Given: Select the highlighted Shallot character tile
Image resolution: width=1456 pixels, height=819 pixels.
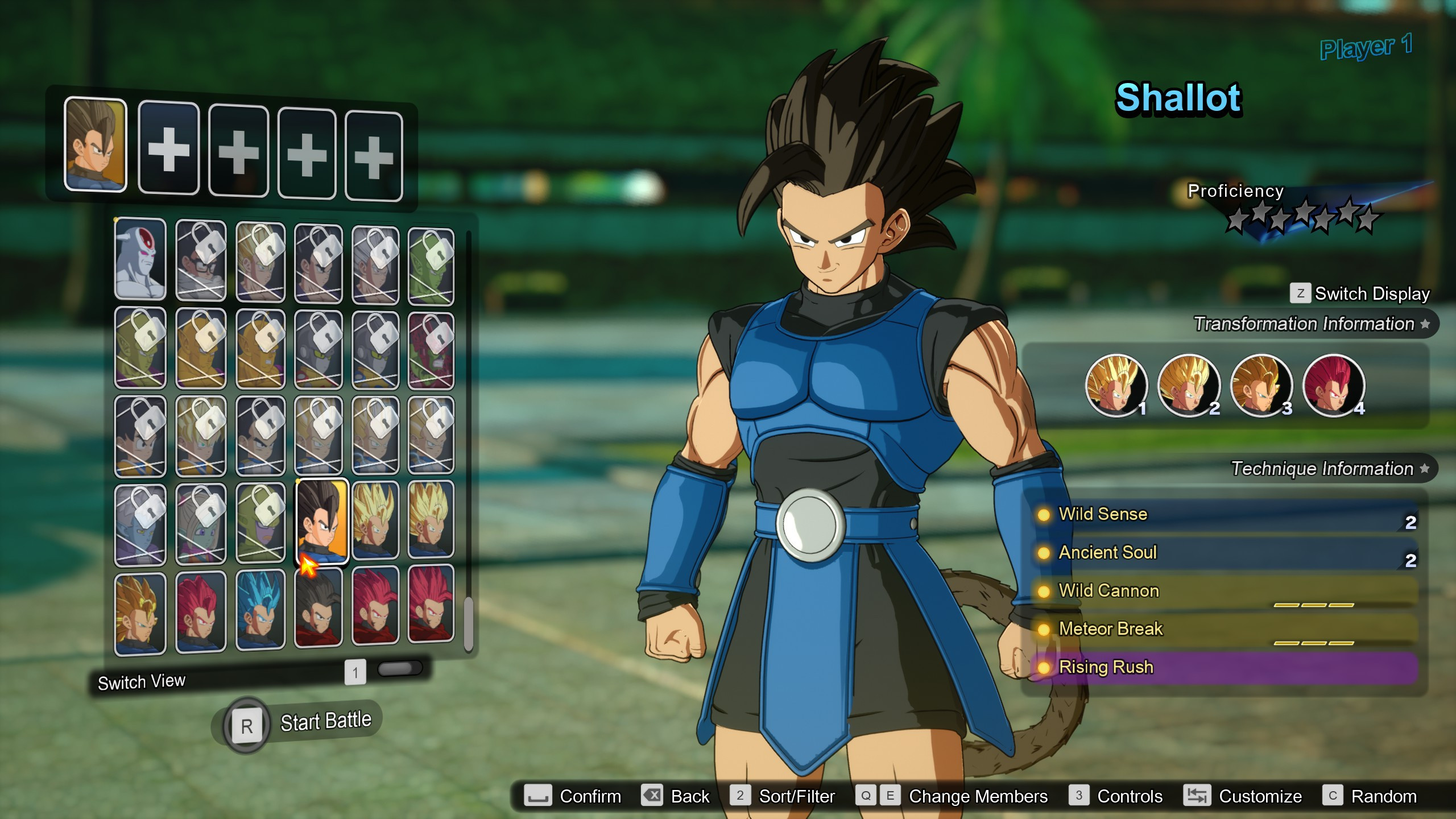Looking at the screenshot, I should 322,520.
